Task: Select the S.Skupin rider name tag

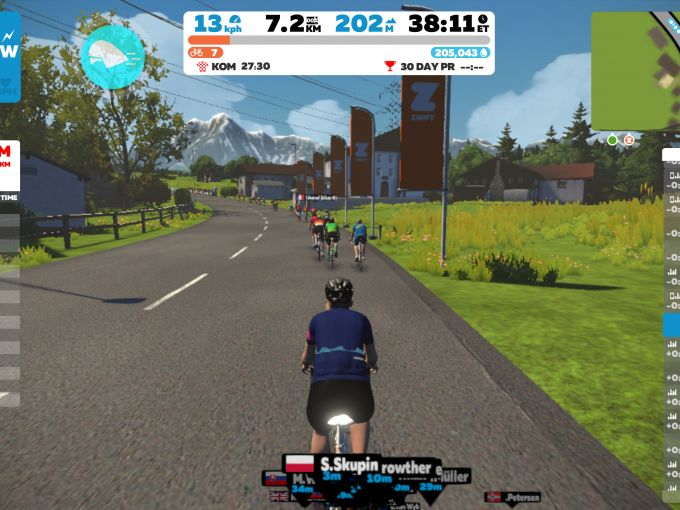Action: click(x=346, y=464)
